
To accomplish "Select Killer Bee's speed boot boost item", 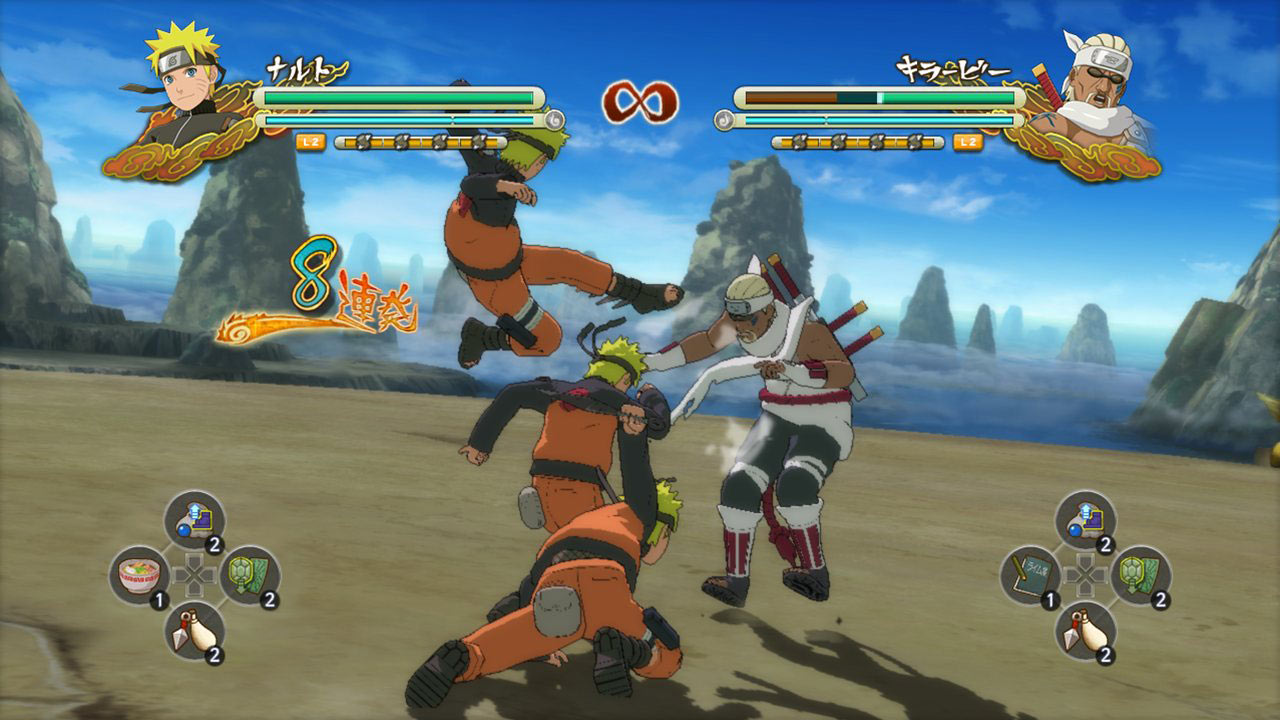I will point(1085,519).
